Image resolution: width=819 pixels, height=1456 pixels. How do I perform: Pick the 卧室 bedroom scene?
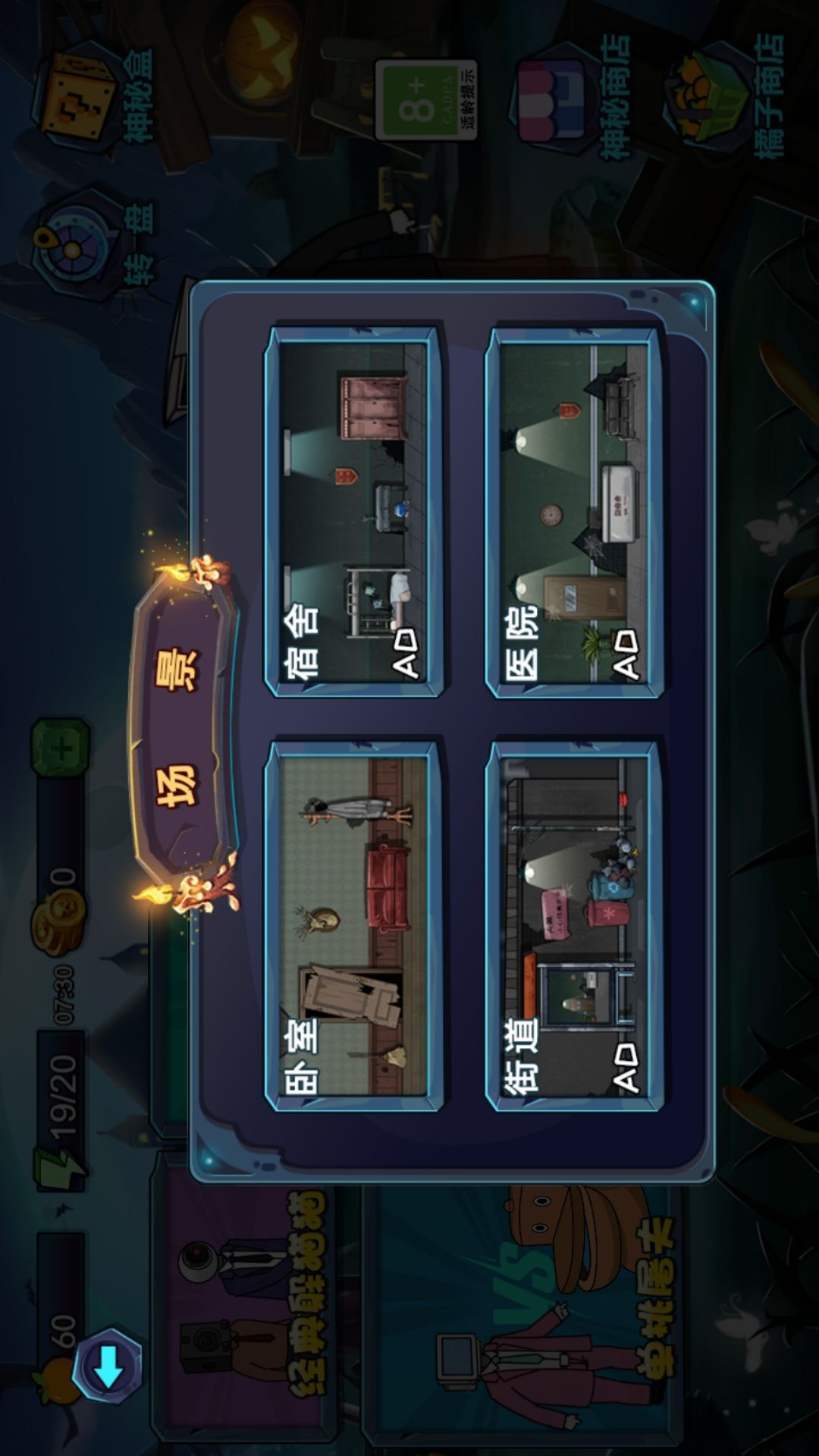pos(353,925)
